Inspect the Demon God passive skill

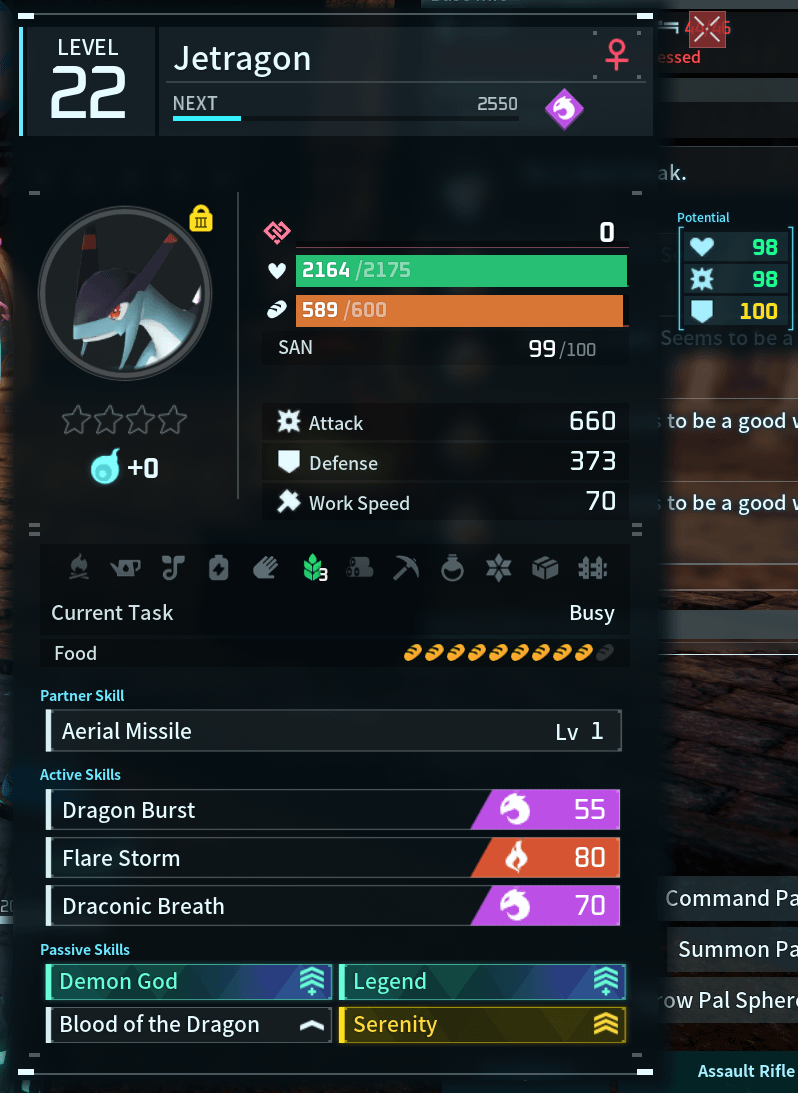189,982
